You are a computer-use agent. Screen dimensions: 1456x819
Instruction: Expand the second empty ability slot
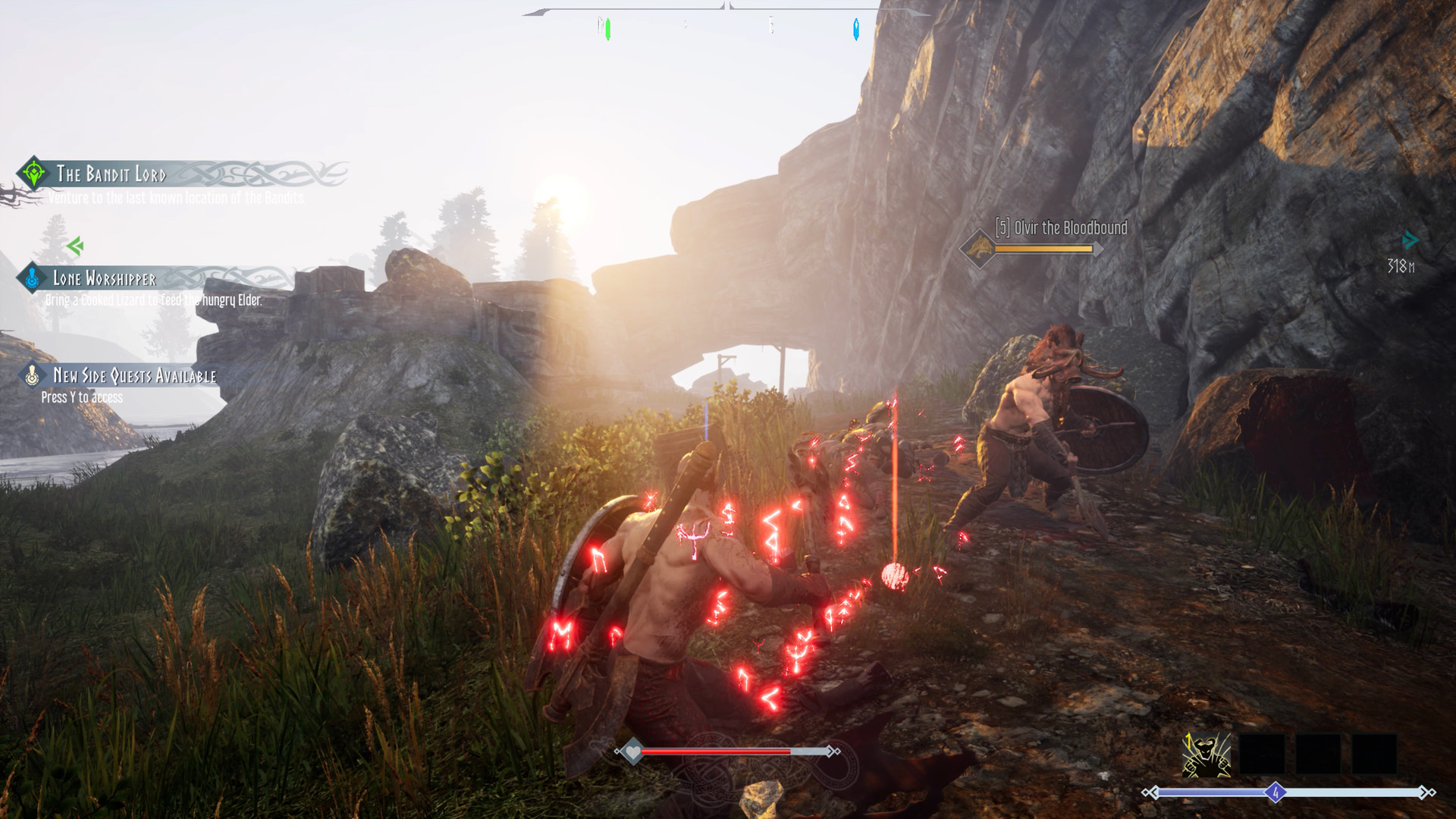(x=1318, y=754)
